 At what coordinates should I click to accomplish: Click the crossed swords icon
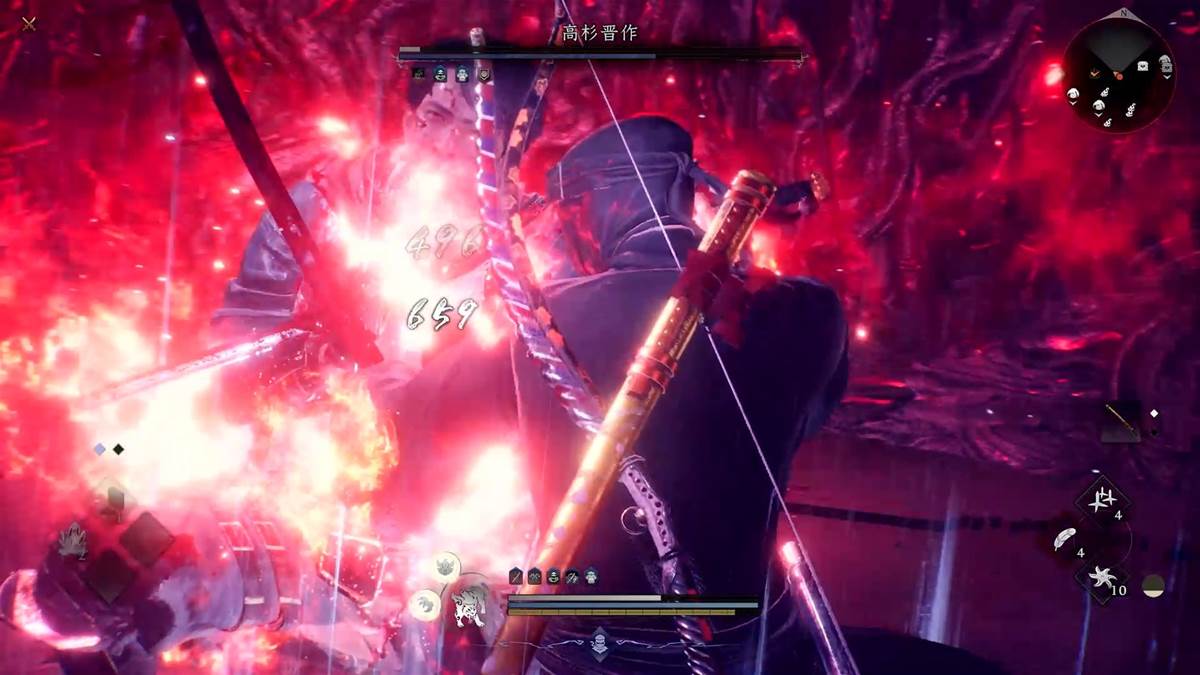click(29, 23)
